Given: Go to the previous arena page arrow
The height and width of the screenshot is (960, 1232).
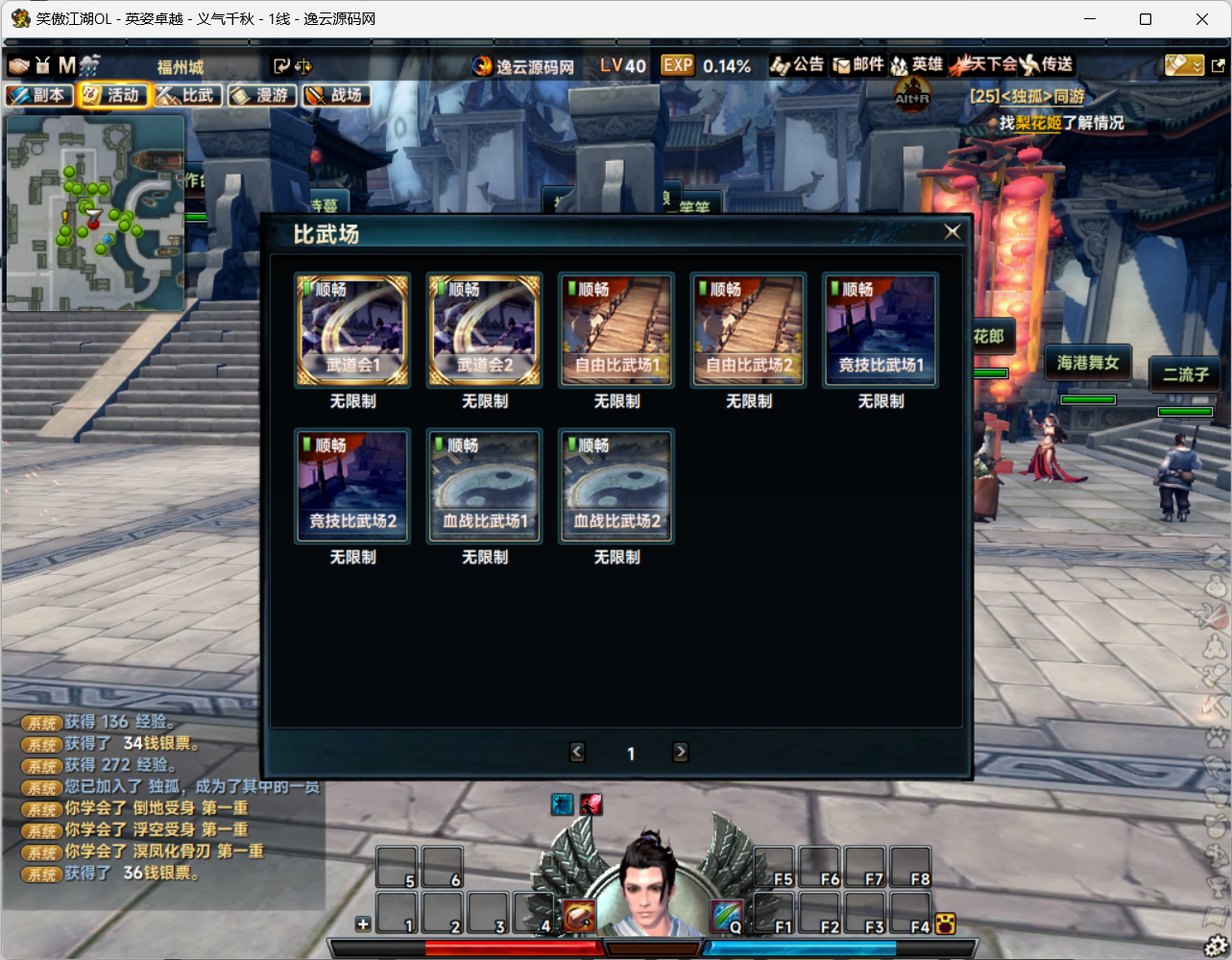Looking at the screenshot, I should click(x=577, y=753).
